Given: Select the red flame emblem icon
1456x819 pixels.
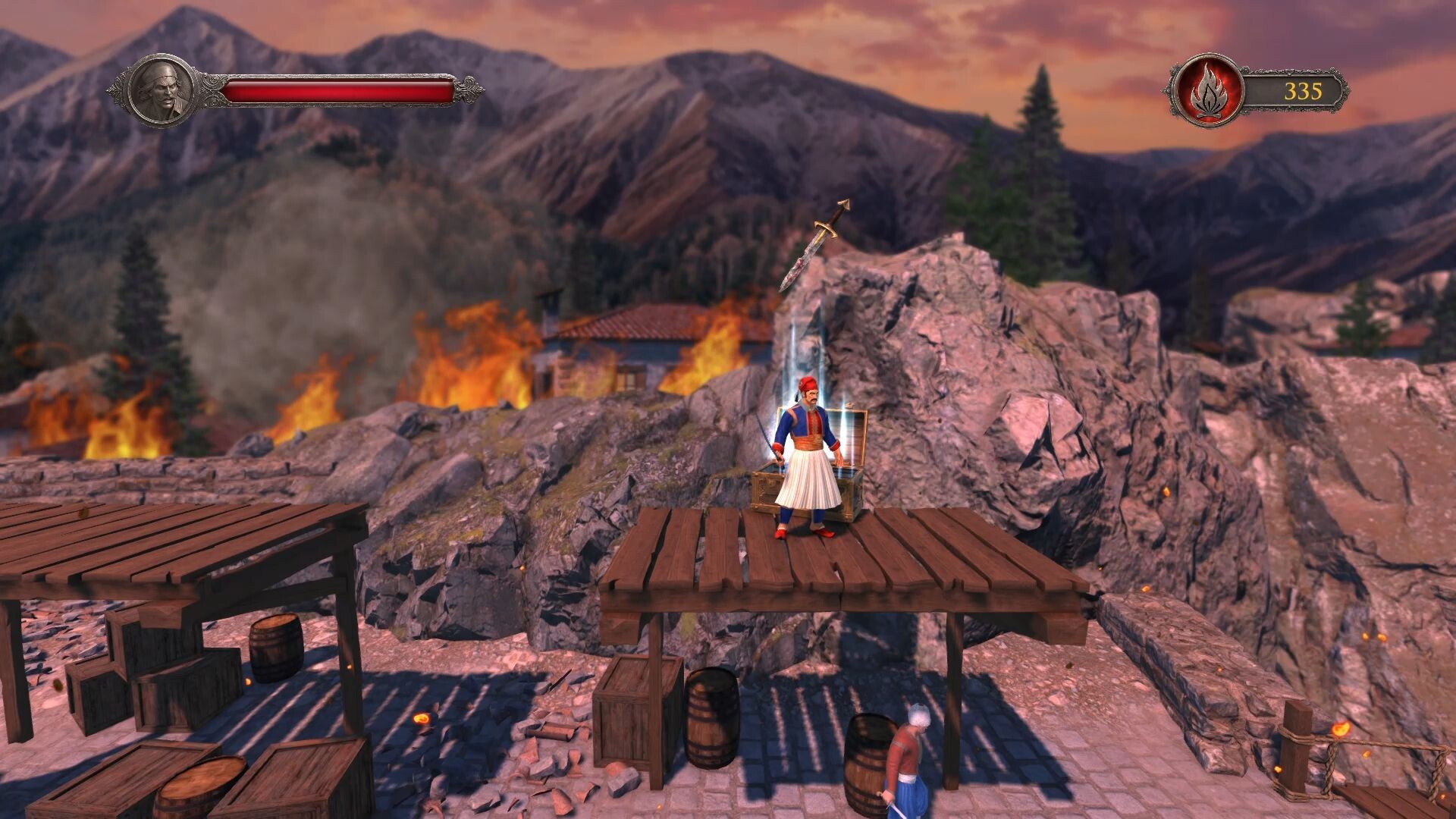Looking at the screenshot, I should 1207,92.
